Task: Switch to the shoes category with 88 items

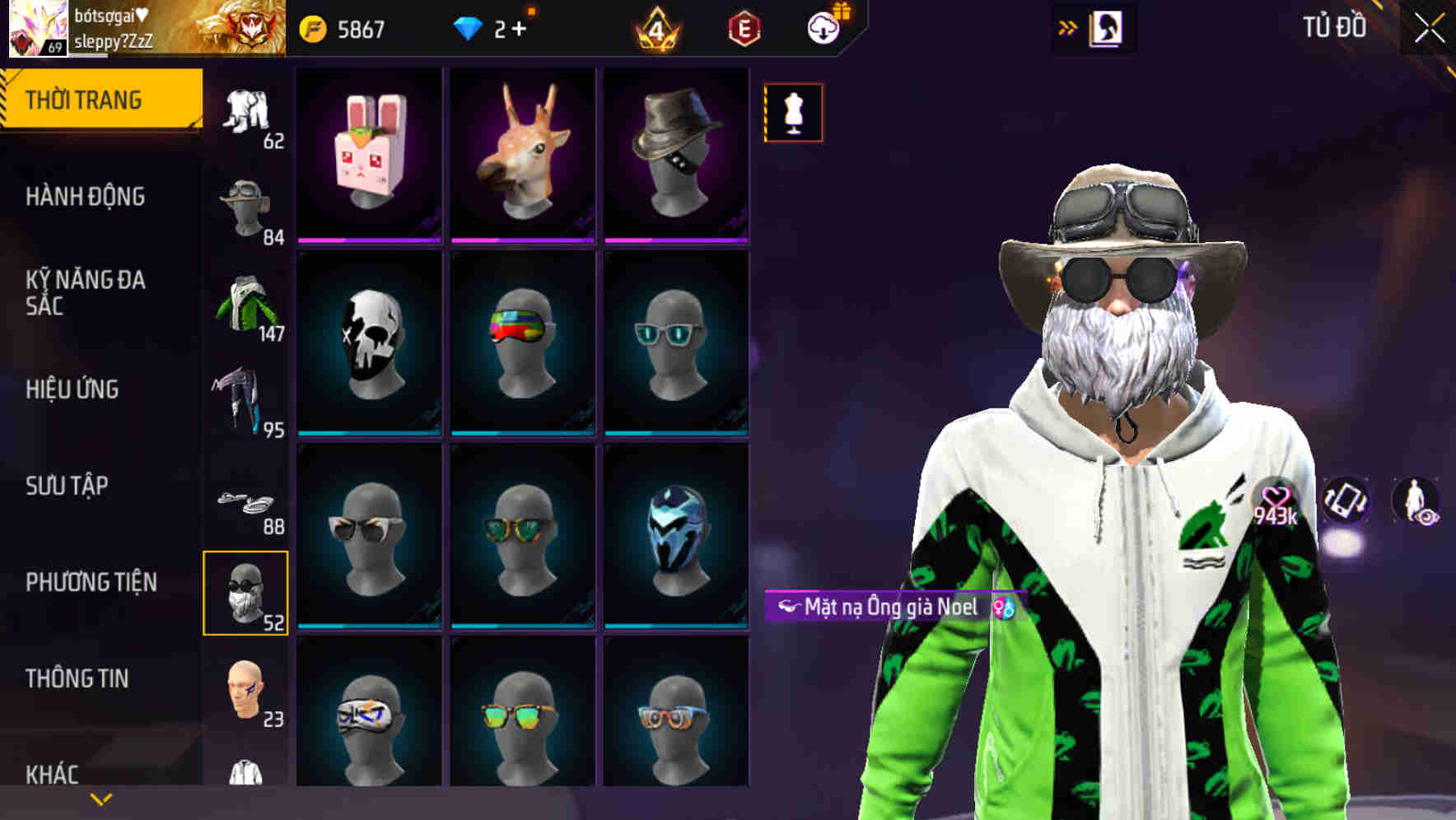Action: pyautogui.click(x=247, y=502)
